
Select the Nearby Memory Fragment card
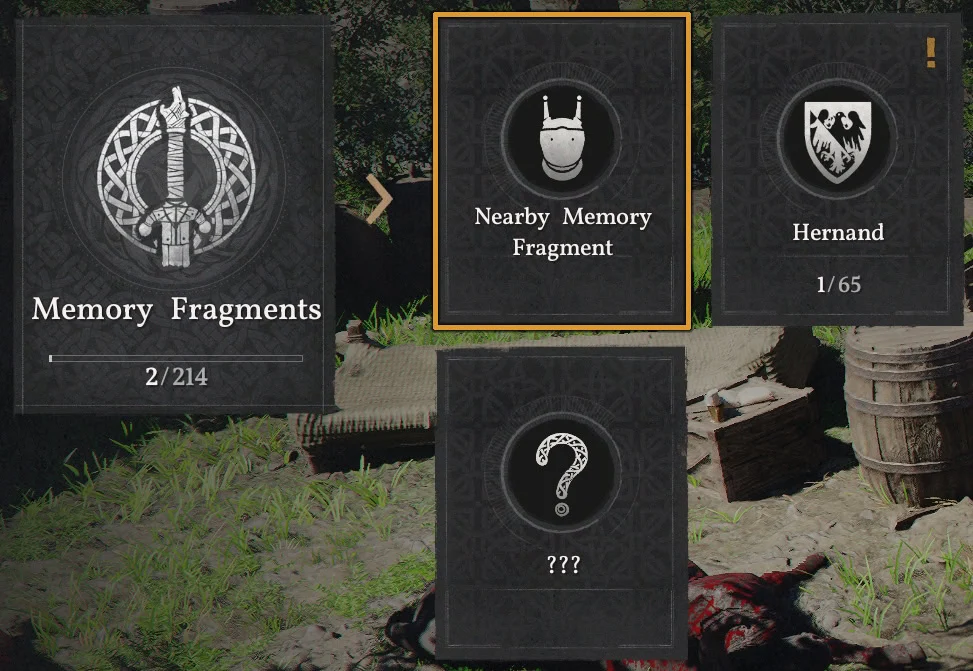[x=562, y=170]
